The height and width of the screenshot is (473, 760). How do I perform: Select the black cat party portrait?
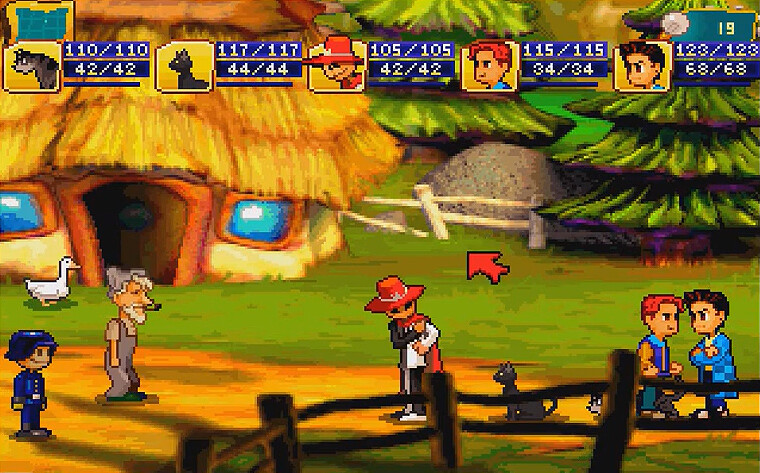(x=185, y=67)
